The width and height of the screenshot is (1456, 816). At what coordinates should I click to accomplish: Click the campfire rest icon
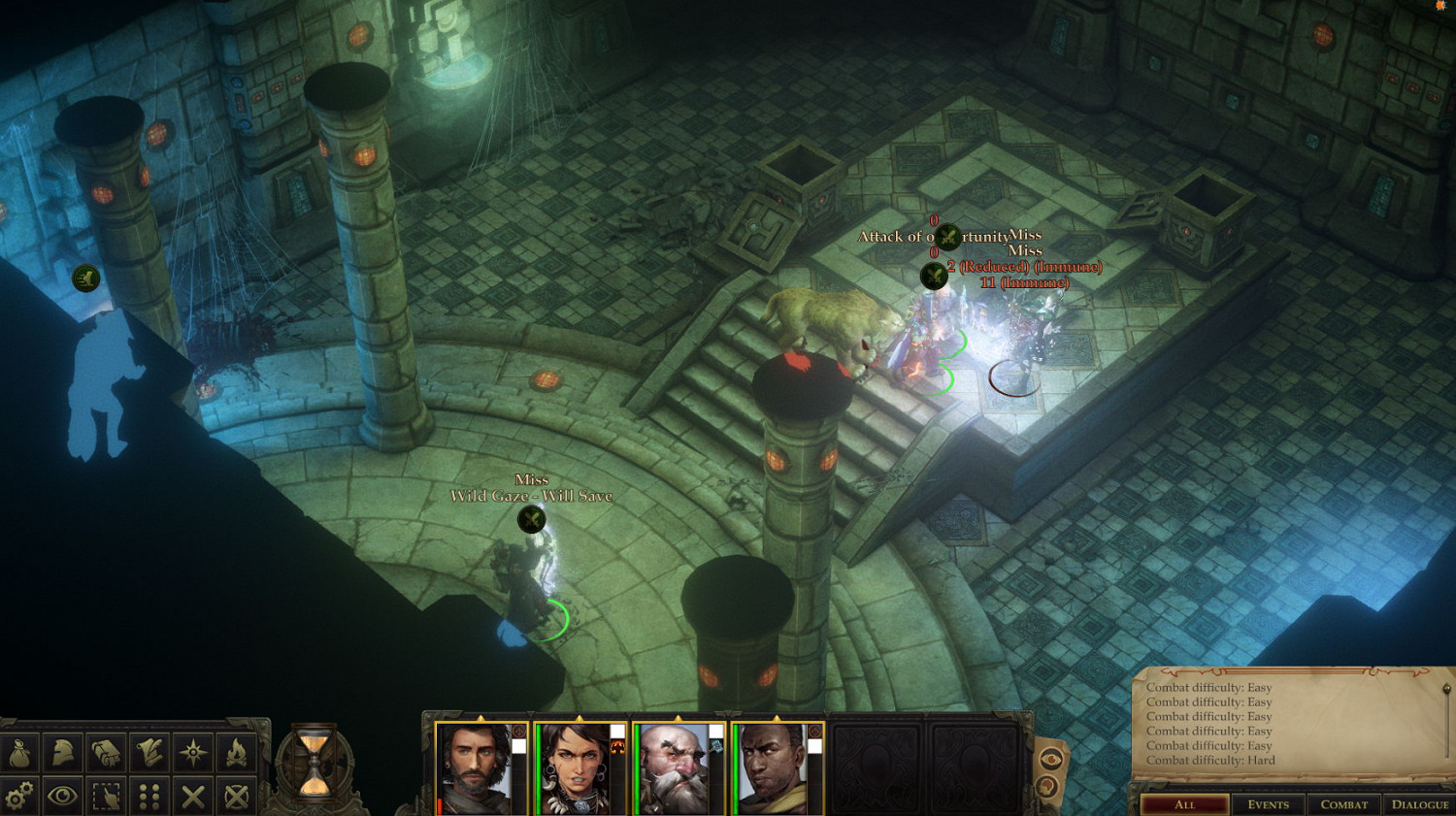pyautogui.click(x=236, y=753)
